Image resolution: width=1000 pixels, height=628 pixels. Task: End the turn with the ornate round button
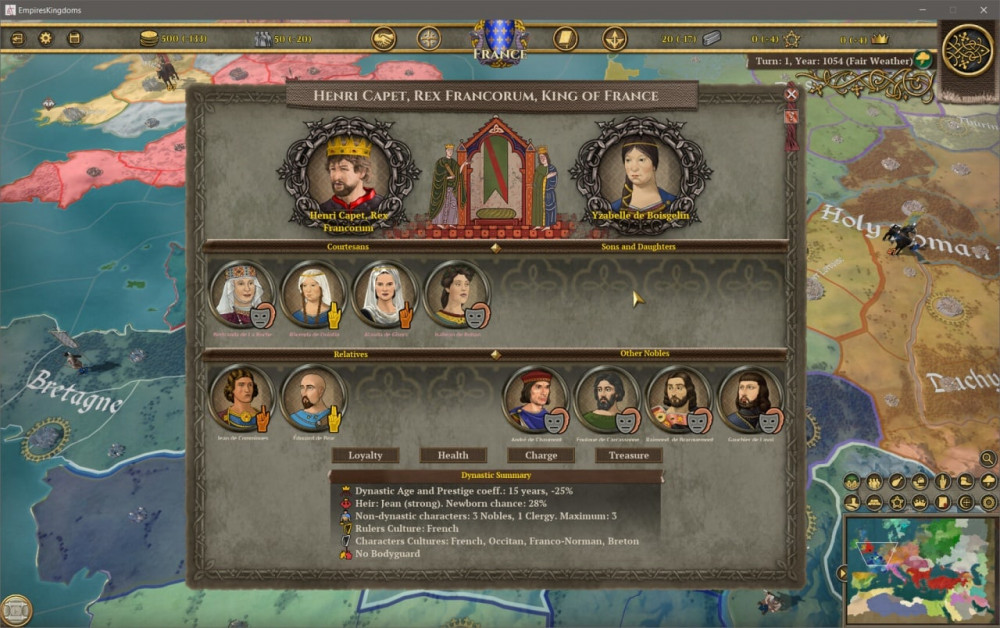click(967, 50)
